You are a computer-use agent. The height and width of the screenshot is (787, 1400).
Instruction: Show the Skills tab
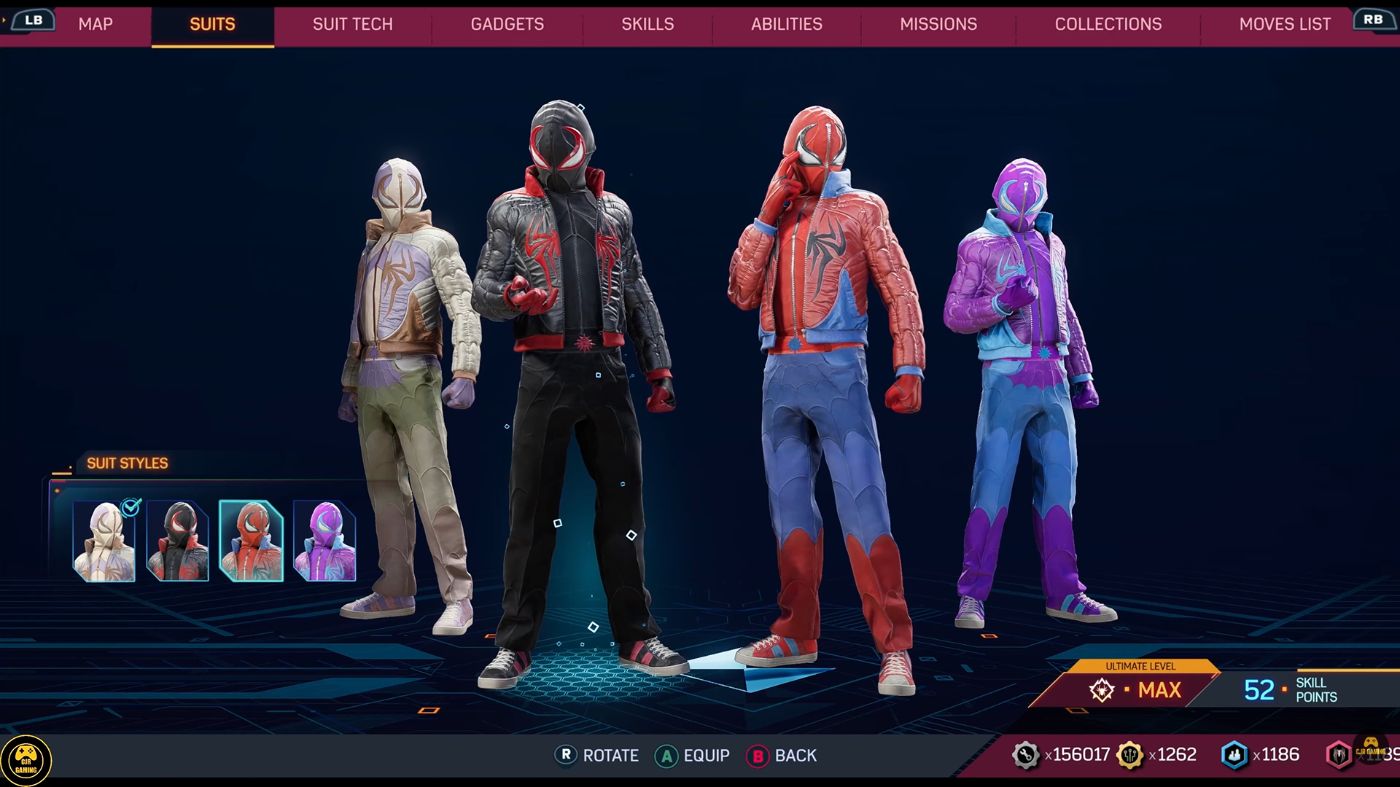click(647, 24)
